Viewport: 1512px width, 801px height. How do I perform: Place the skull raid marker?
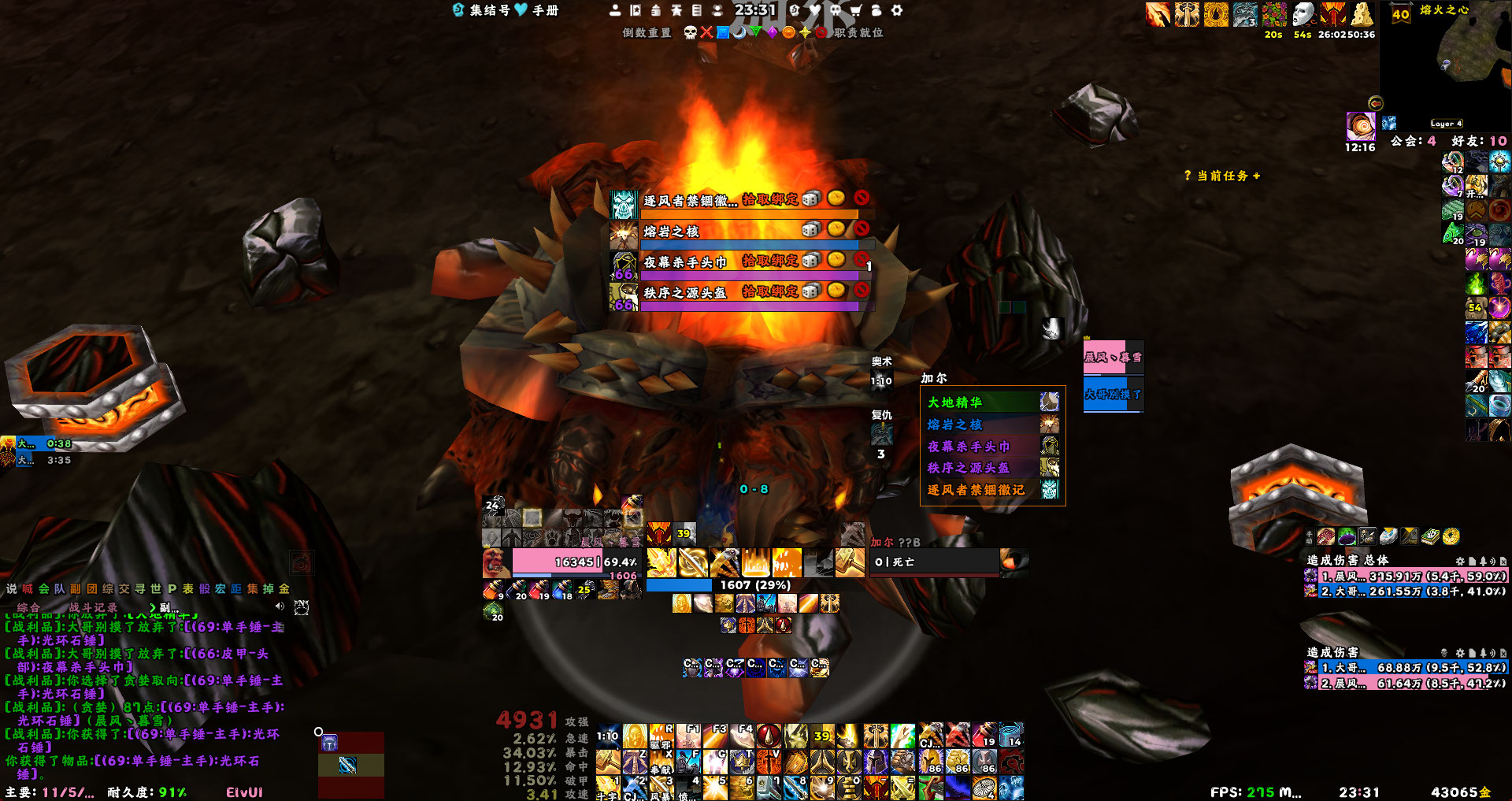(690, 32)
